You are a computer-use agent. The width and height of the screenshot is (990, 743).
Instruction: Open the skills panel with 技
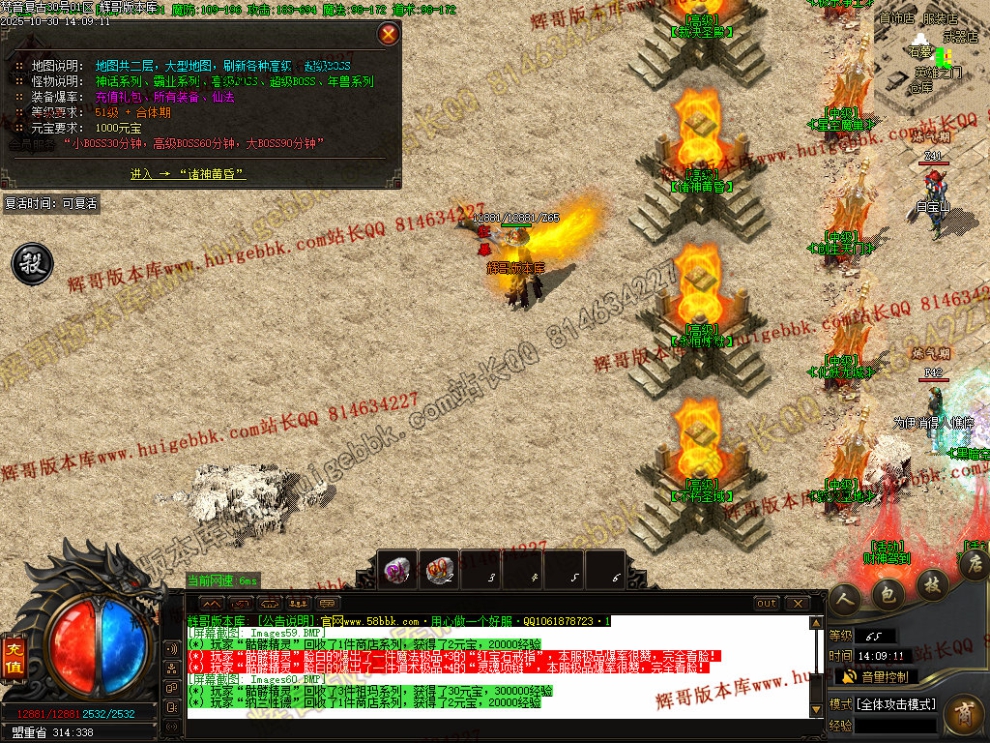click(x=931, y=584)
